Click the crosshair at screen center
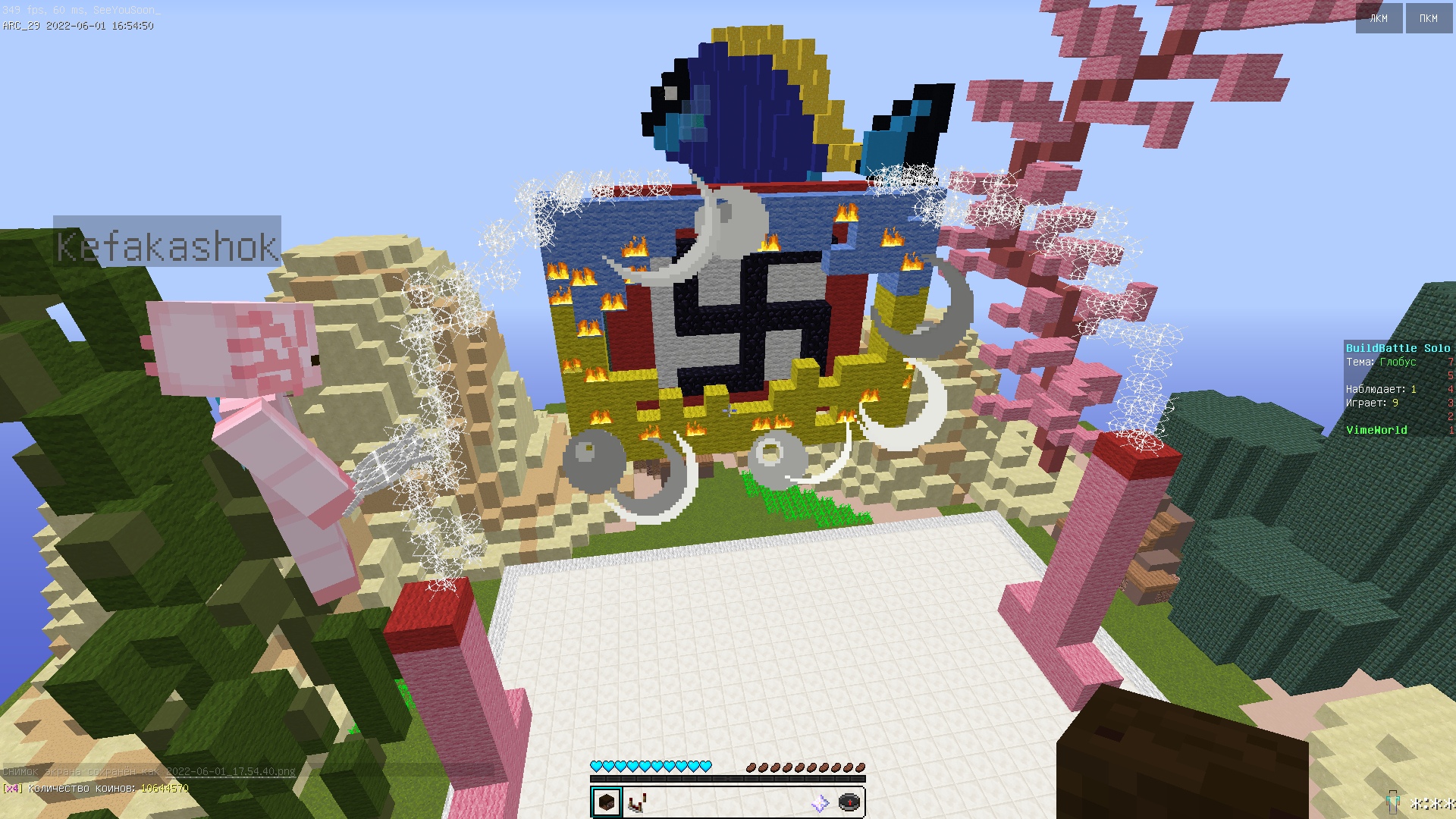 tap(728, 412)
